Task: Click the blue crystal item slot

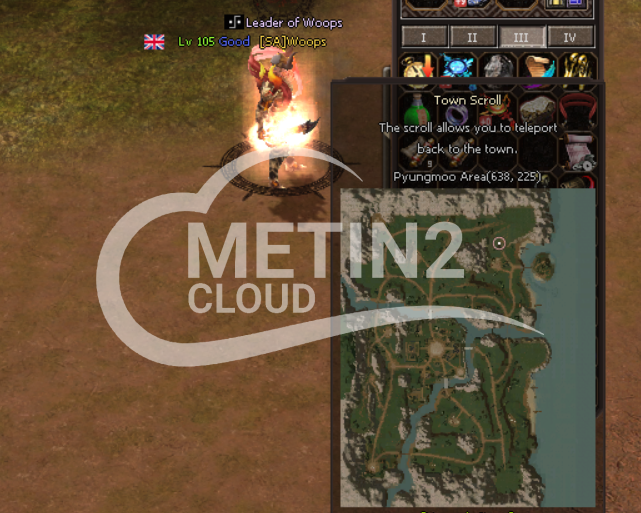Action: pyautogui.click(x=458, y=68)
